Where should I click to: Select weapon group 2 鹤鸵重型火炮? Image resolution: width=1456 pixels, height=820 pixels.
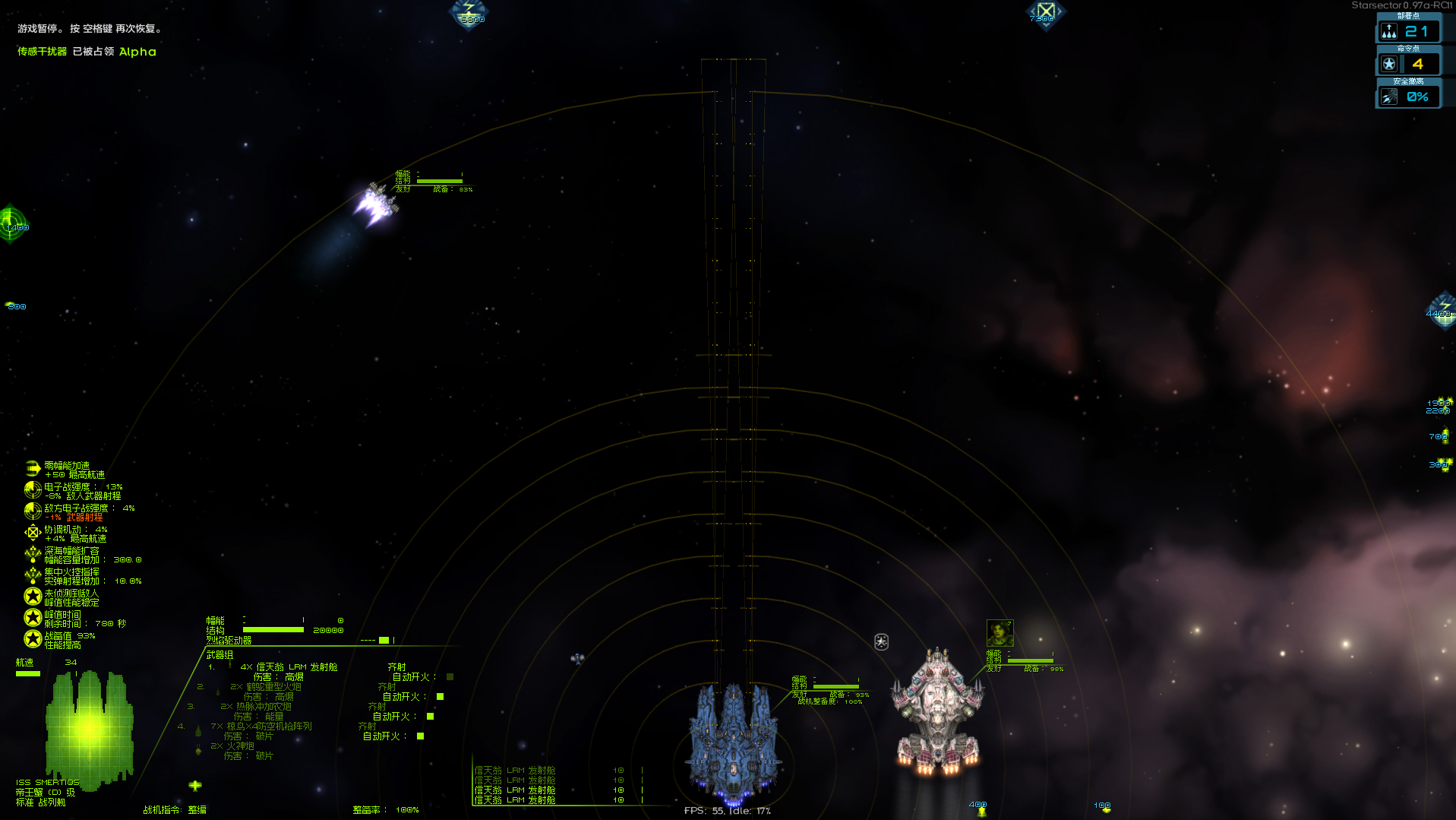273,687
